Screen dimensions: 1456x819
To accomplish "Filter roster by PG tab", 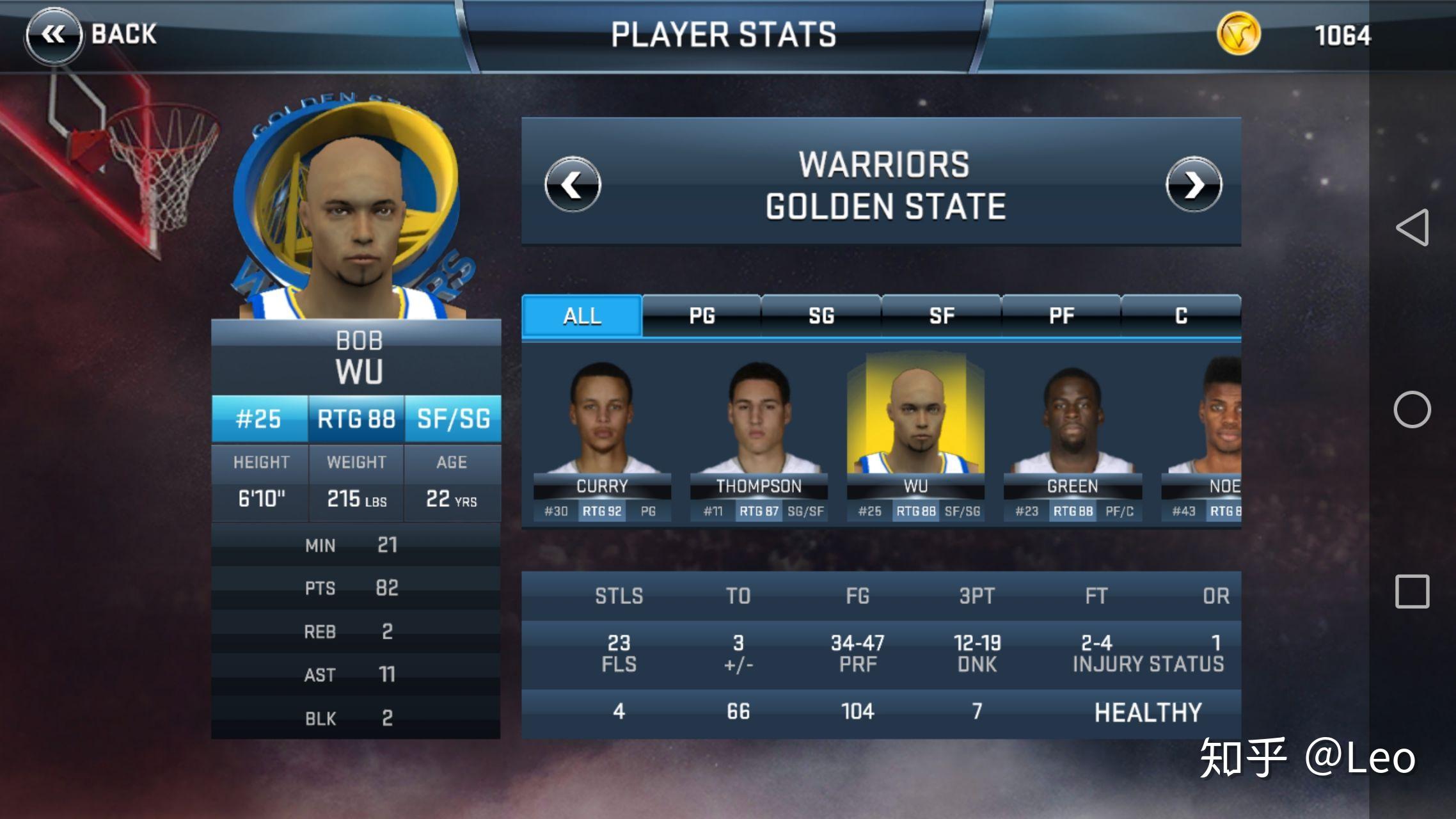I will click(x=702, y=315).
